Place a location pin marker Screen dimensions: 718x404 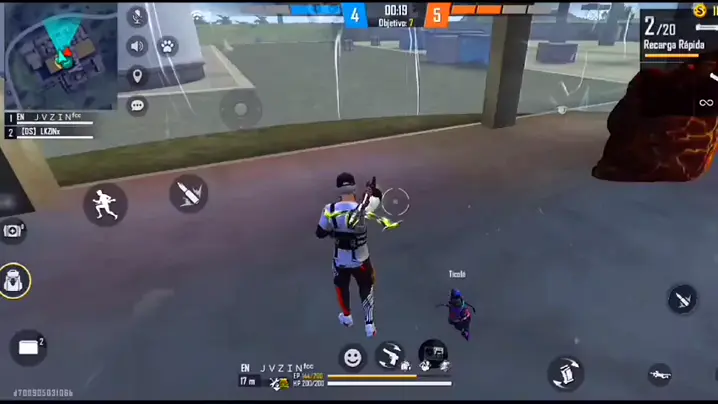[138, 76]
